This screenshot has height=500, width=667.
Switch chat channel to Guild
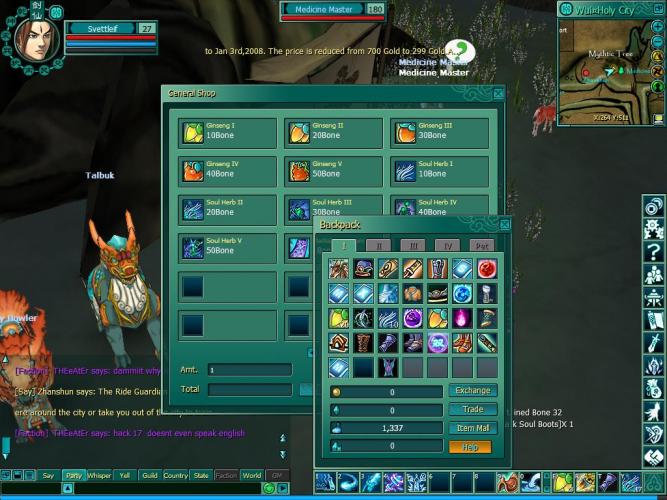[x=150, y=476]
